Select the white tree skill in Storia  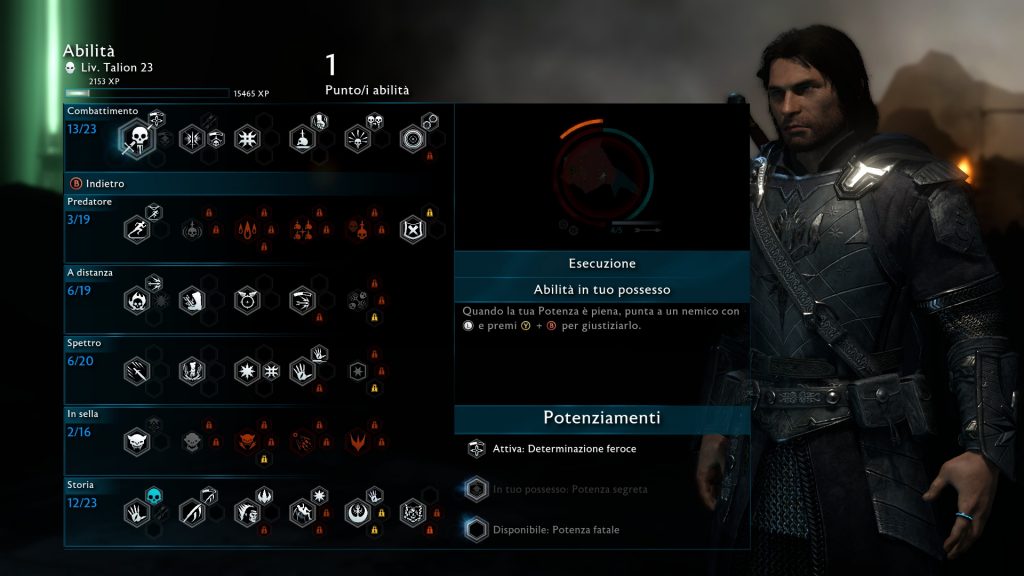tap(358, 513)
